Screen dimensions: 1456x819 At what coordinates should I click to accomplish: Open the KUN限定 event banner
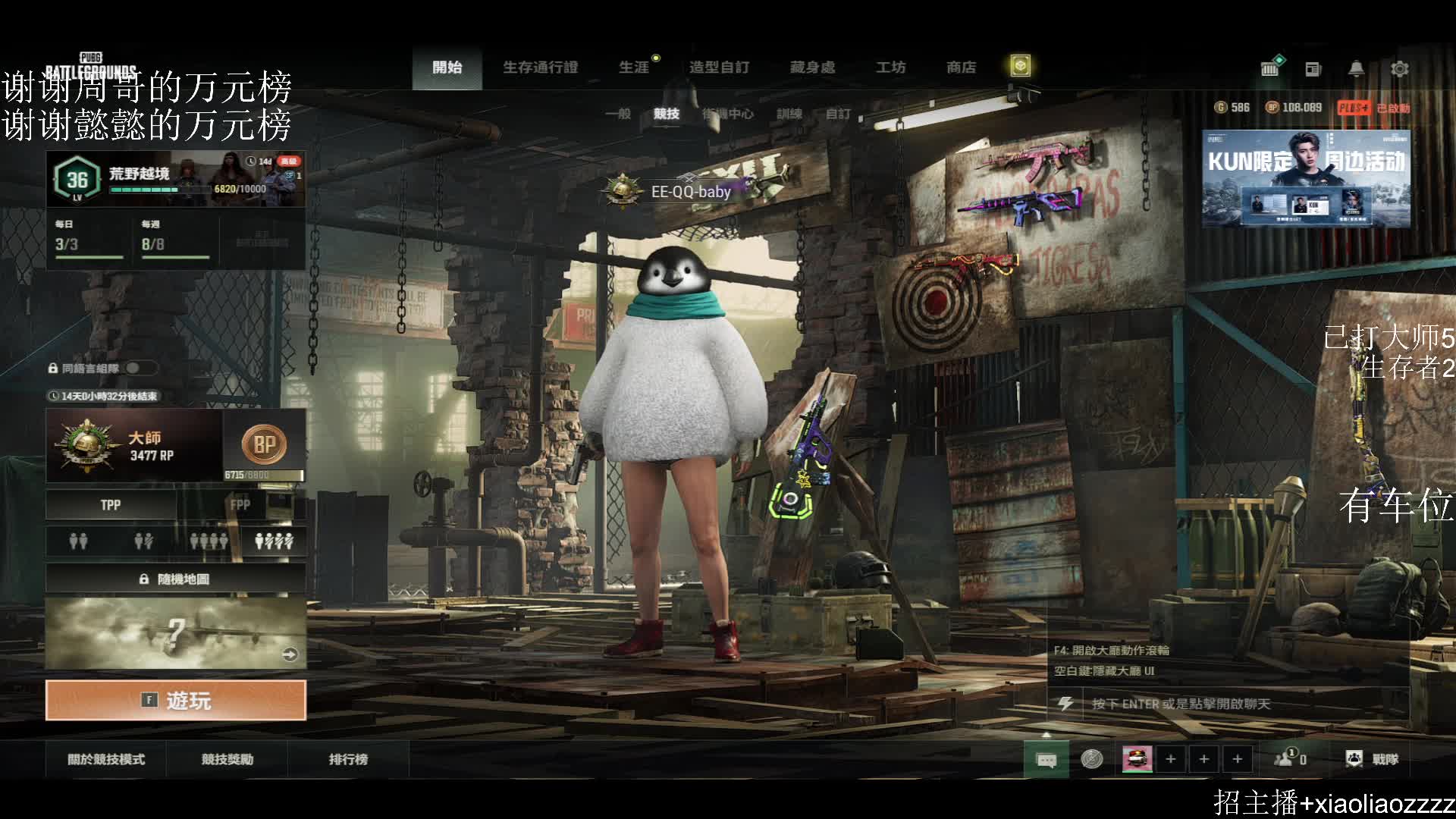pos(1306,179)
